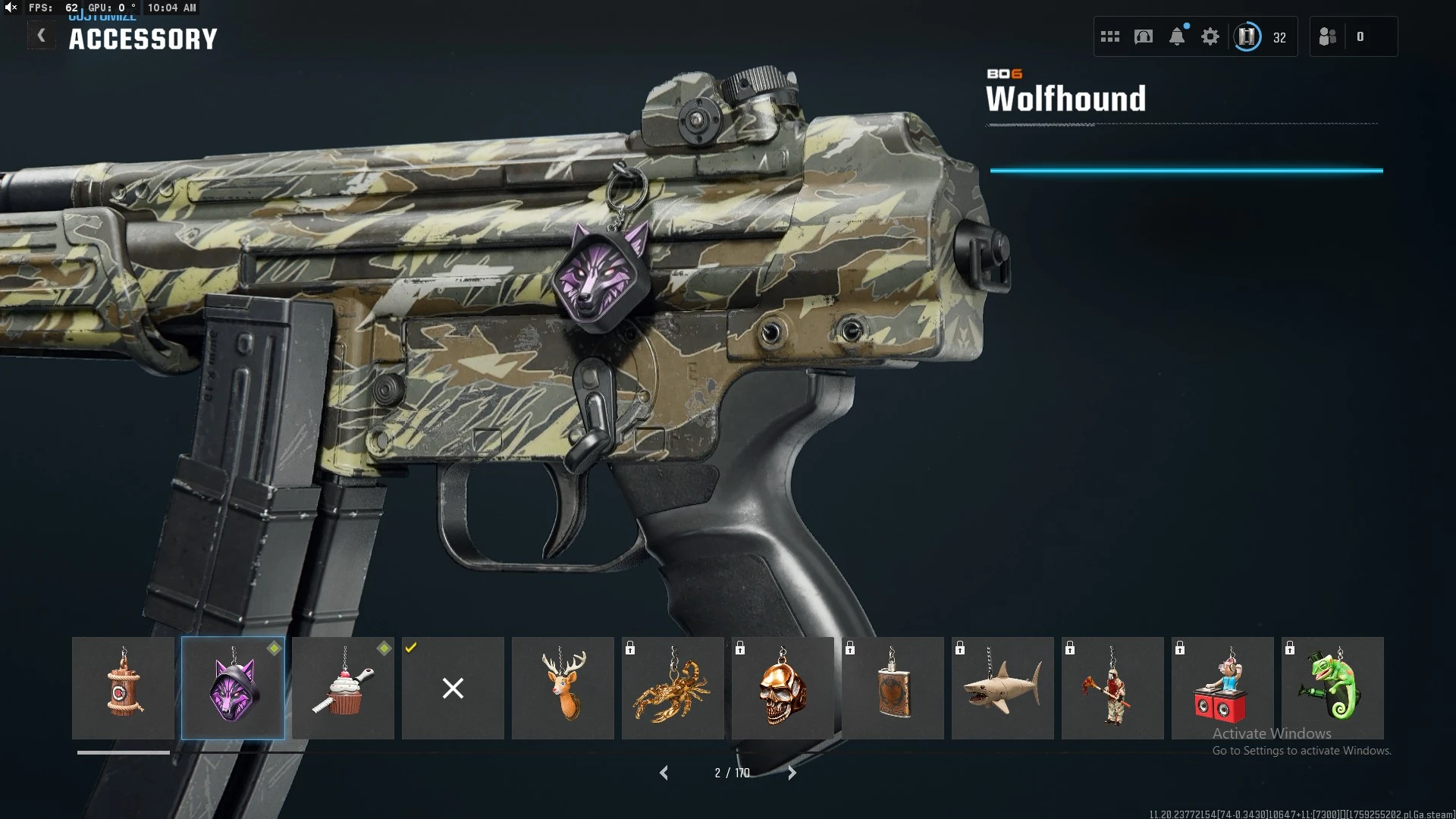Go to the previous accessory page

click(x=664, y=773)
